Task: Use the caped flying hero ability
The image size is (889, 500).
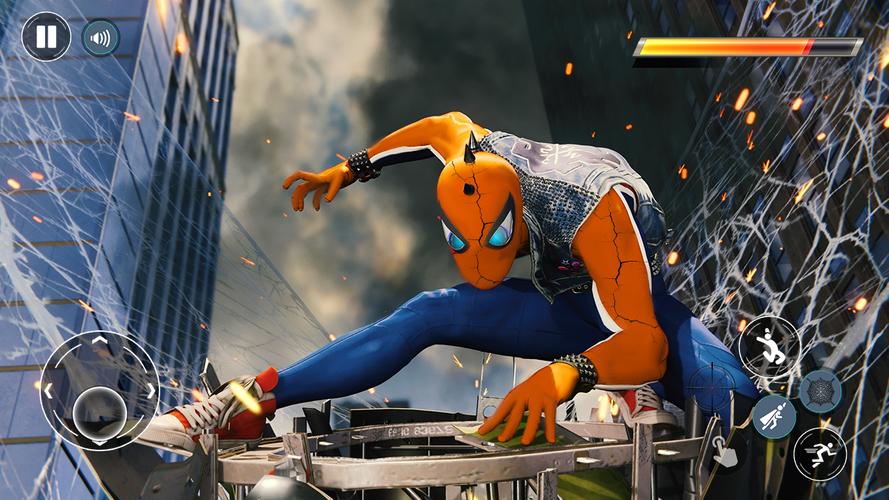Action: coord(773,417)
